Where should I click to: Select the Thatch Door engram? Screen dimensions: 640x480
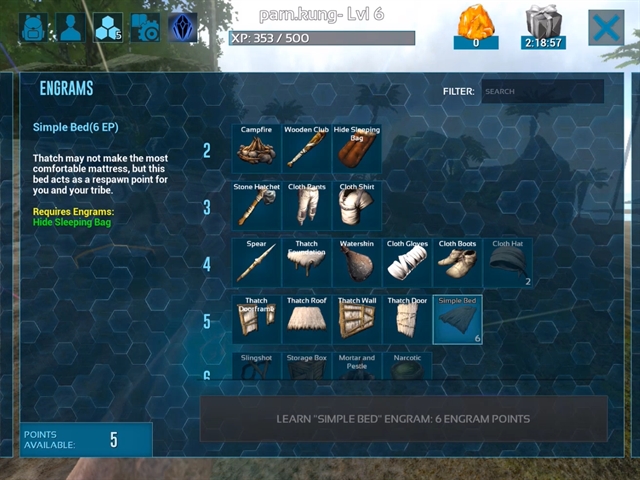tap(407, 319)
